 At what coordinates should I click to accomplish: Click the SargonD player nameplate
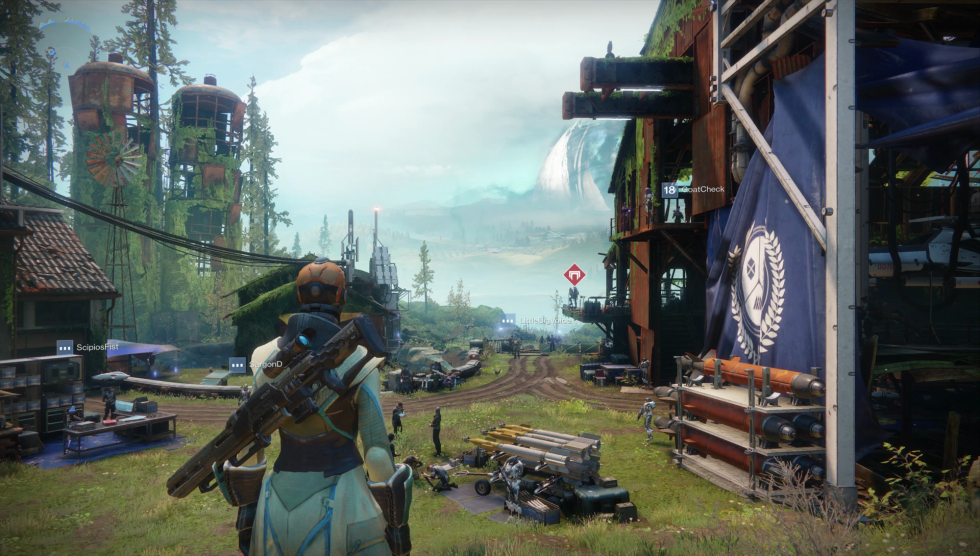(256, 365)
